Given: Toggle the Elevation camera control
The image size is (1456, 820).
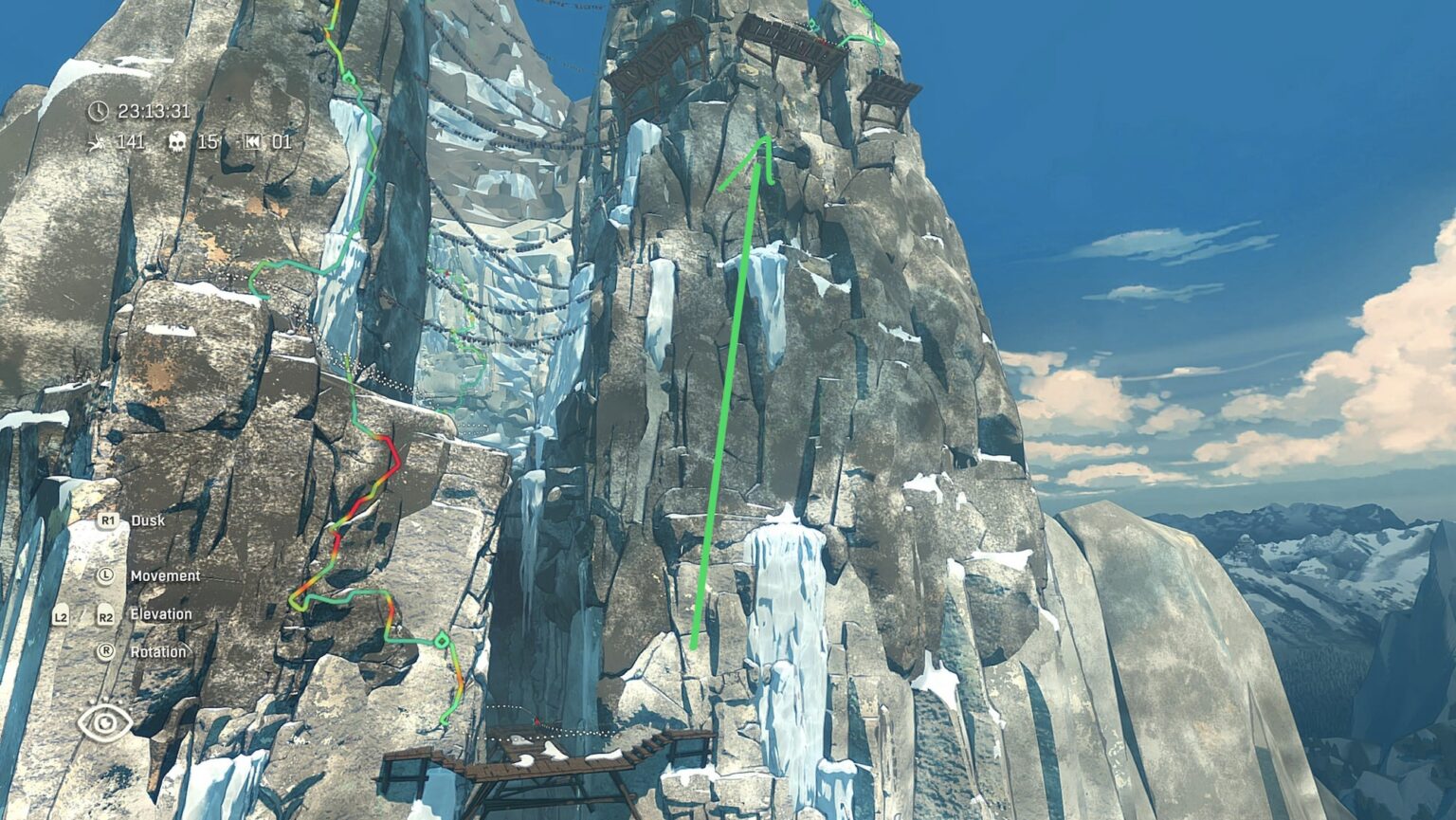Looking at the screenshot, I should pos(159,614).
